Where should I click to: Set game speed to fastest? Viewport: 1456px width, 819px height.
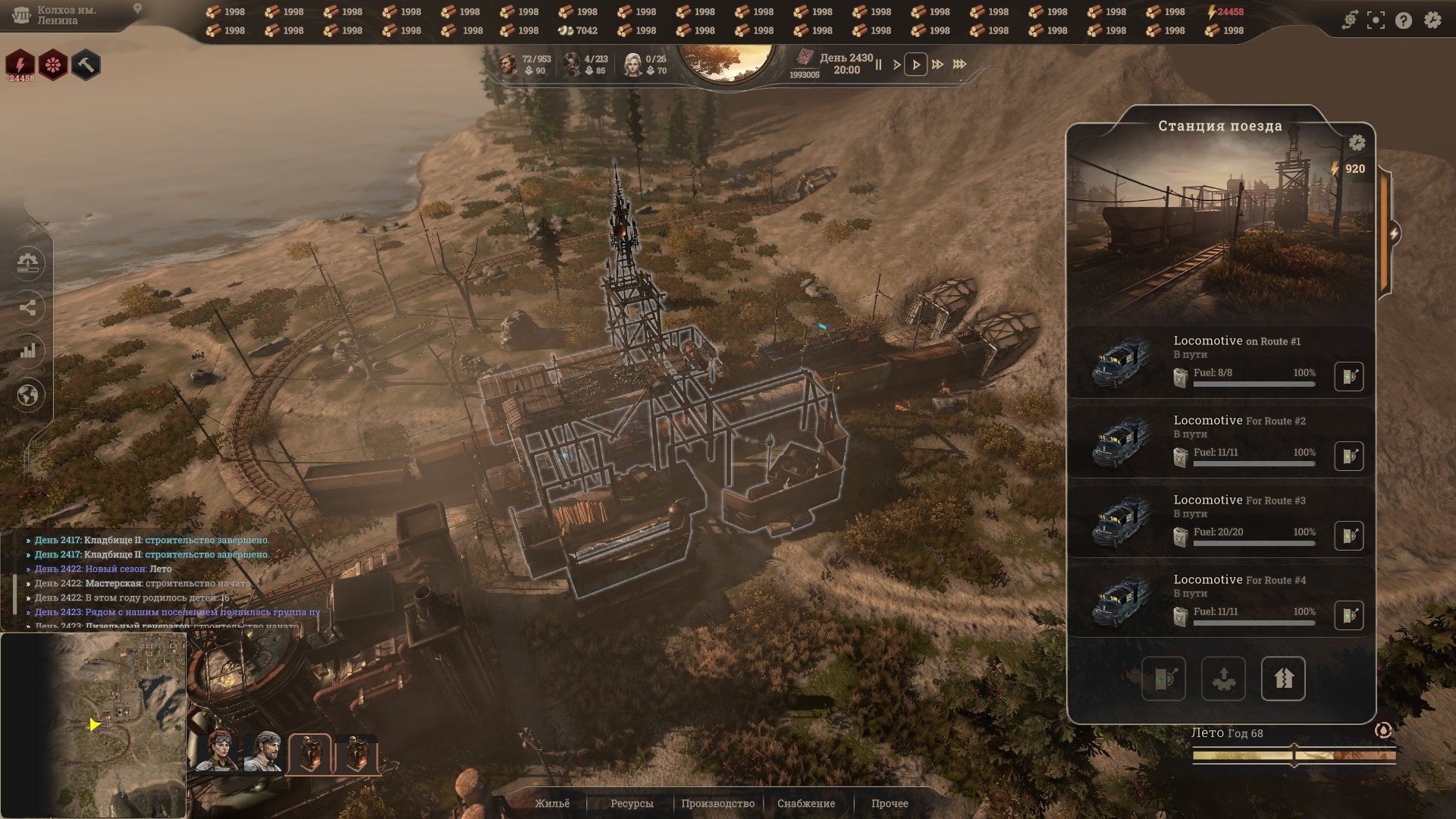[x=959, y=64]
